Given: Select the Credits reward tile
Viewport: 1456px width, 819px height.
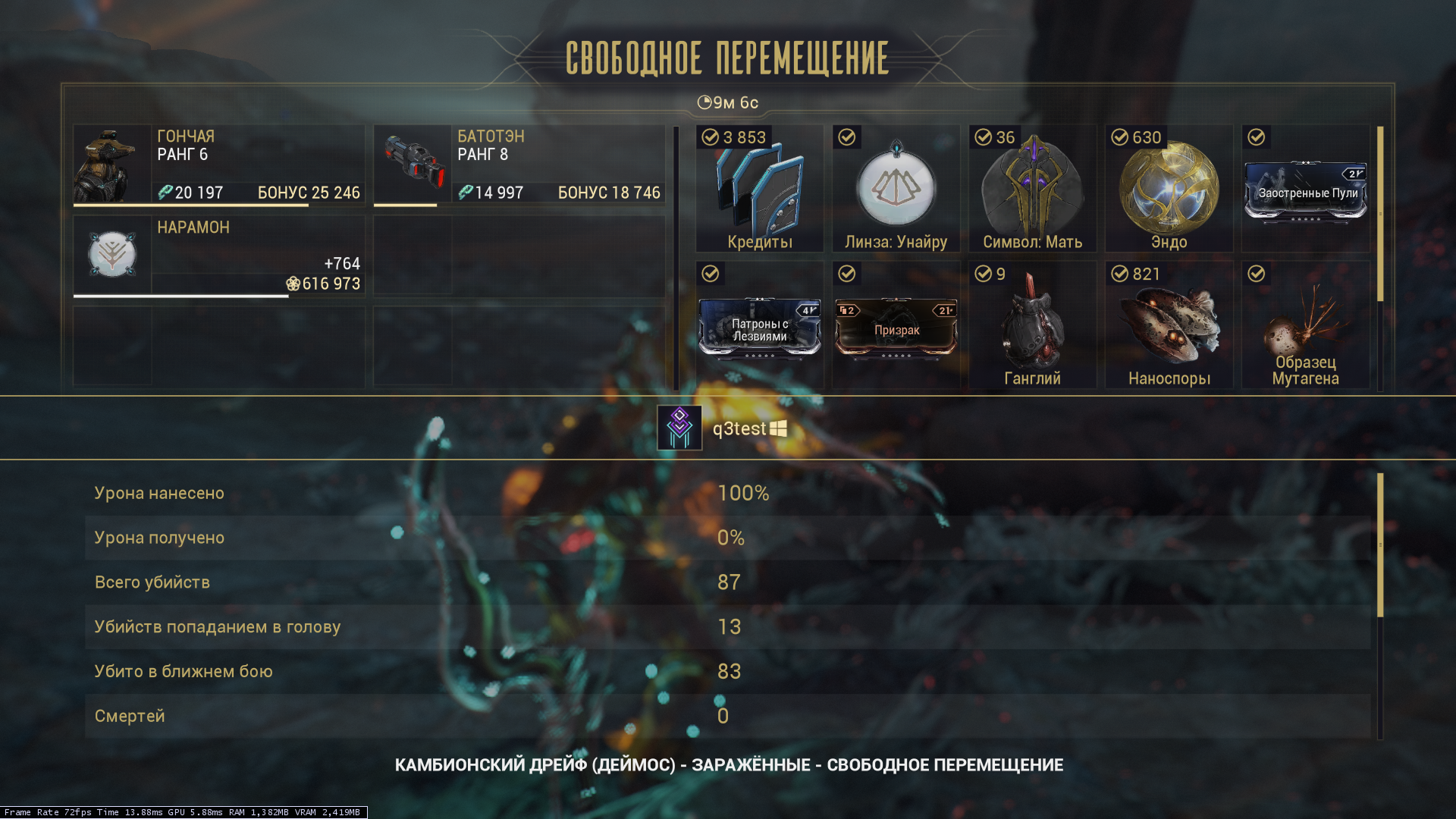Looking at the screenshot, I should click(x=759, y=190).
